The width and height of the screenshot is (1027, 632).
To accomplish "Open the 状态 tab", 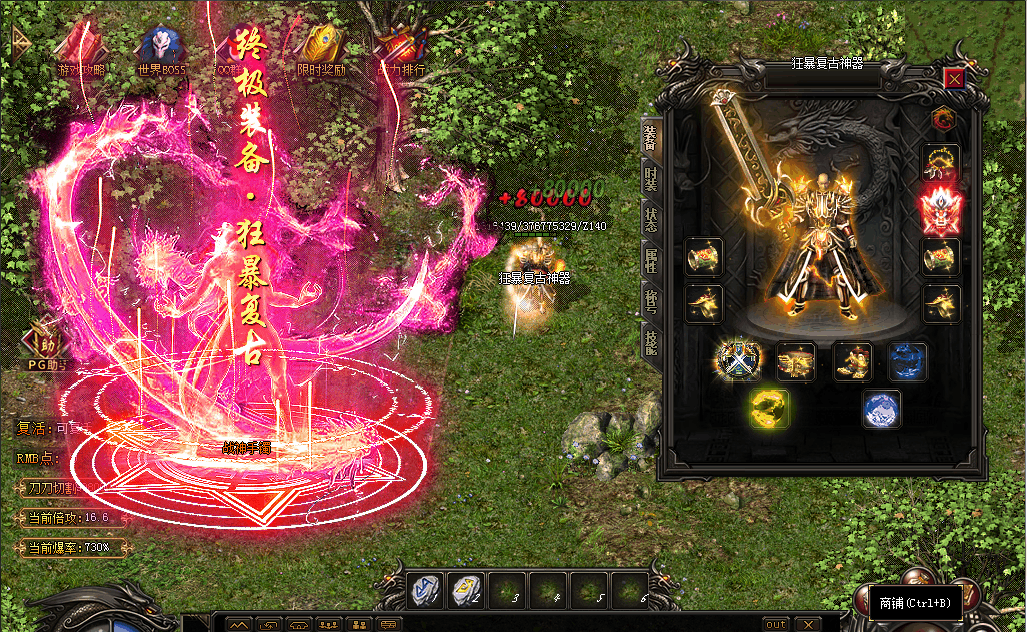I will pos(650,220).
